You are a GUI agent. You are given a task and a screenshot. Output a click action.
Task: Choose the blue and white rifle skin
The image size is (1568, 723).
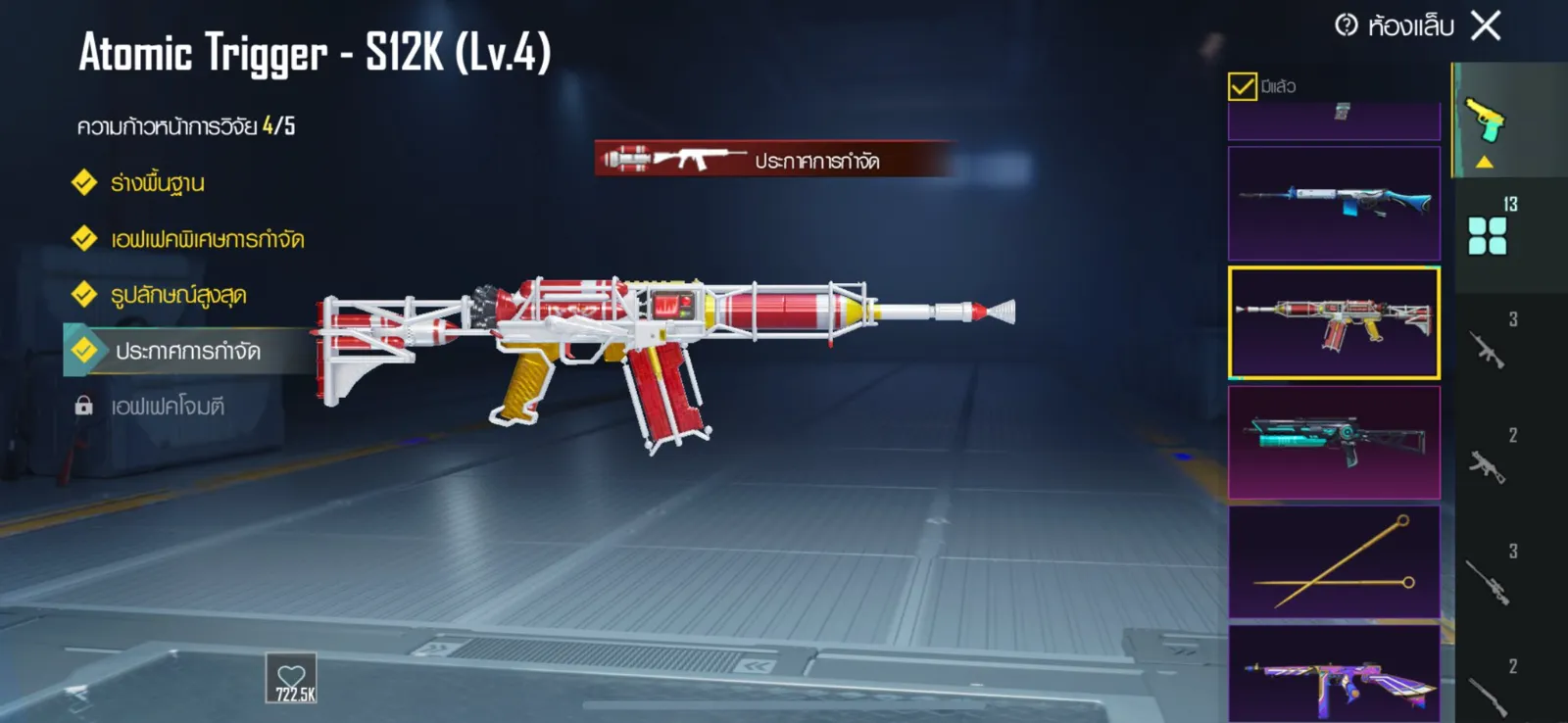click(1334, 203)
